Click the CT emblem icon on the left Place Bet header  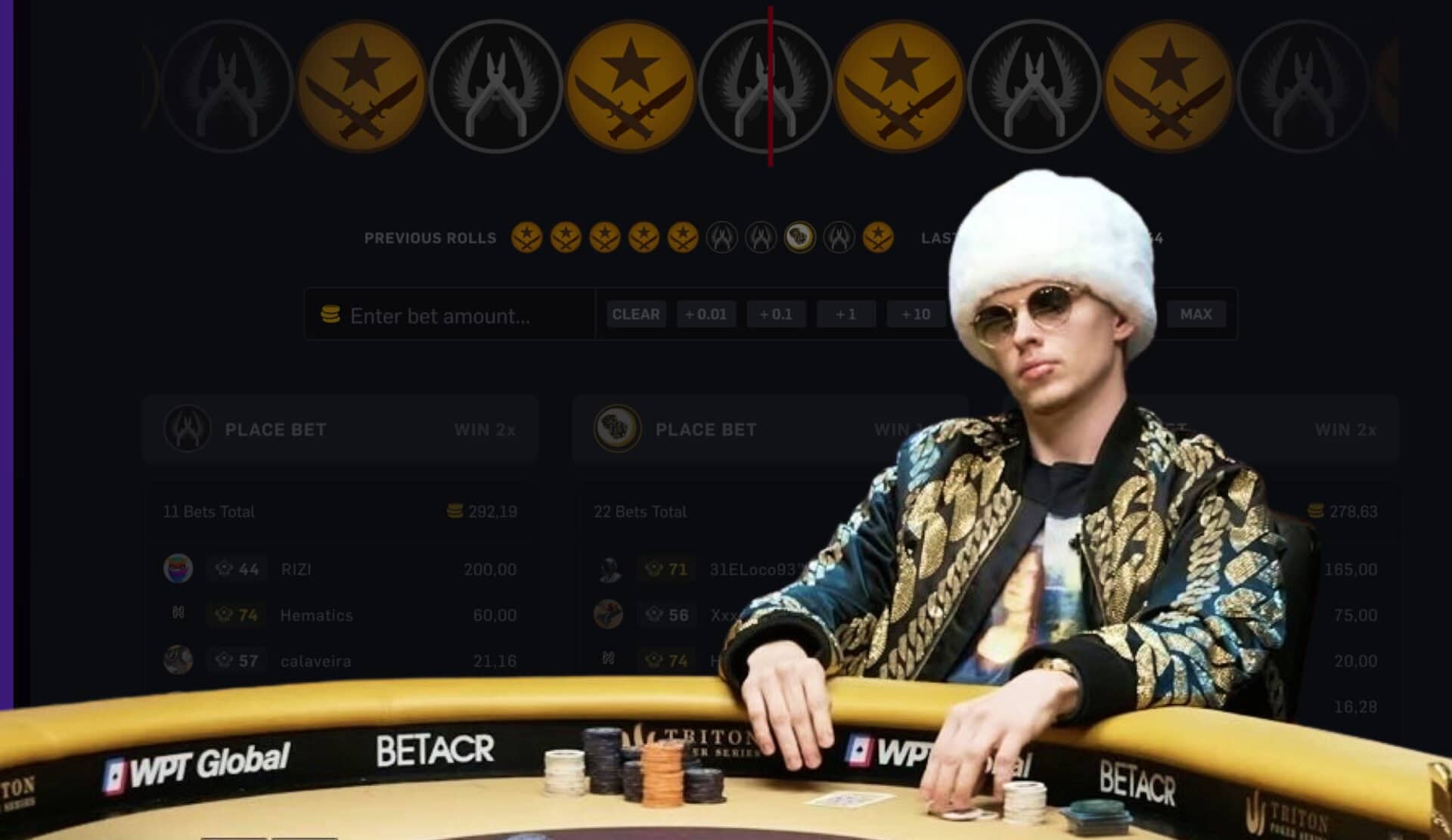189,429
